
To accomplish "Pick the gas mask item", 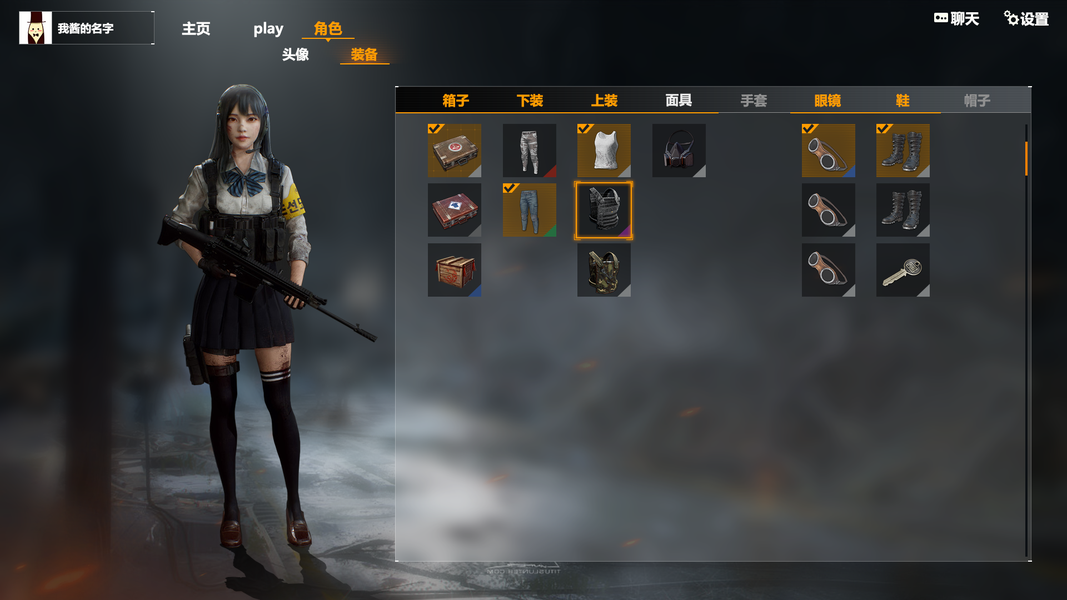I will (679, 150).
